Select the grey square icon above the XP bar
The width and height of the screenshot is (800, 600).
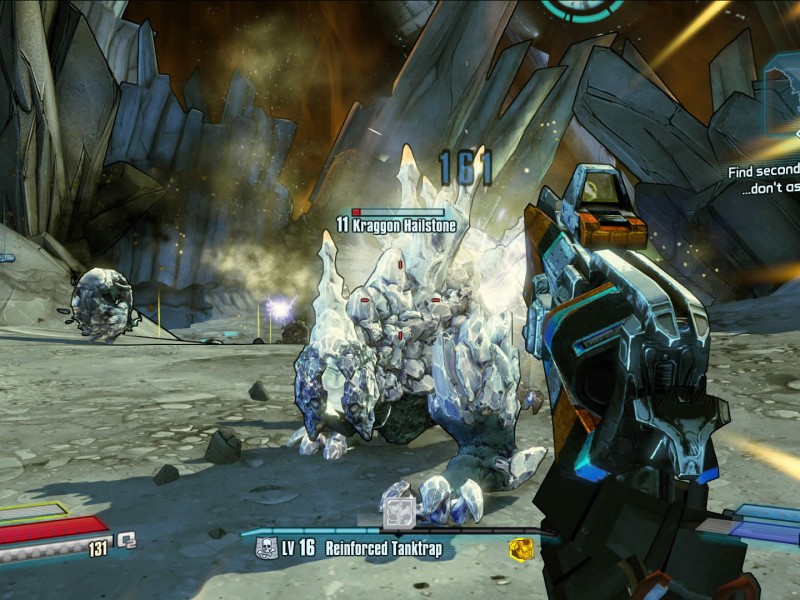[x=398, y=511]
